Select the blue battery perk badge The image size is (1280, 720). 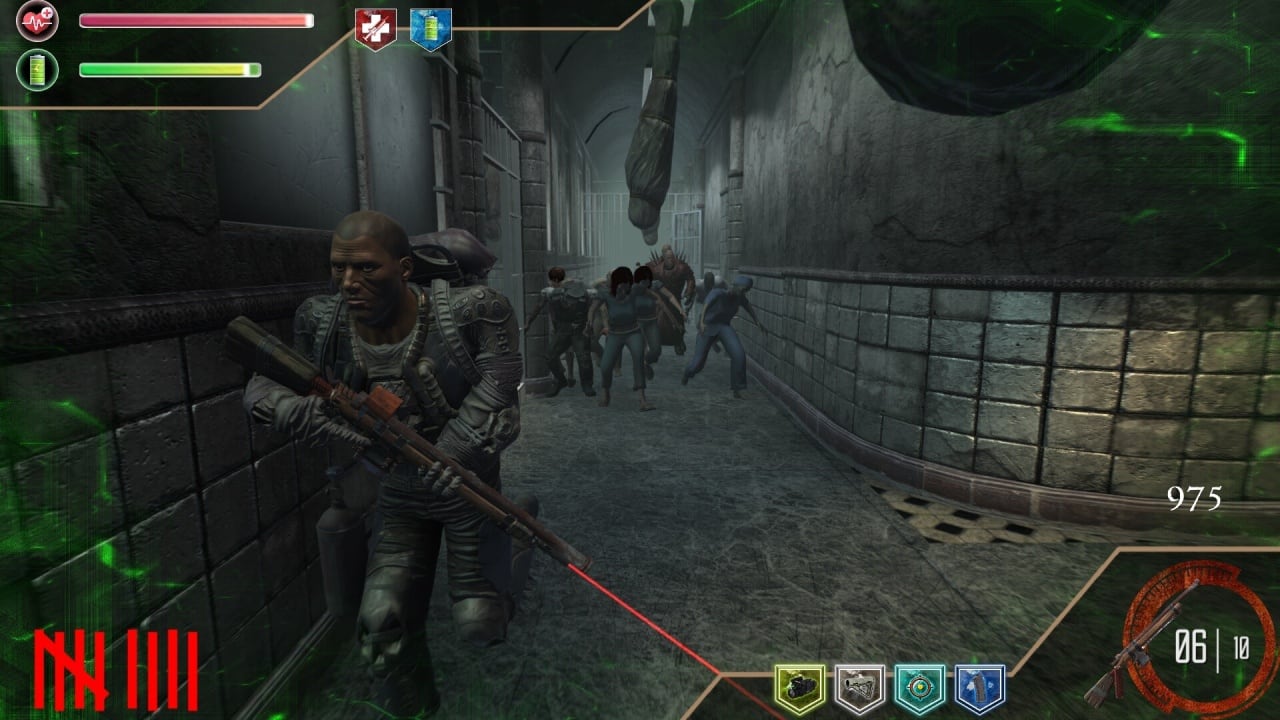click(431, 28)
